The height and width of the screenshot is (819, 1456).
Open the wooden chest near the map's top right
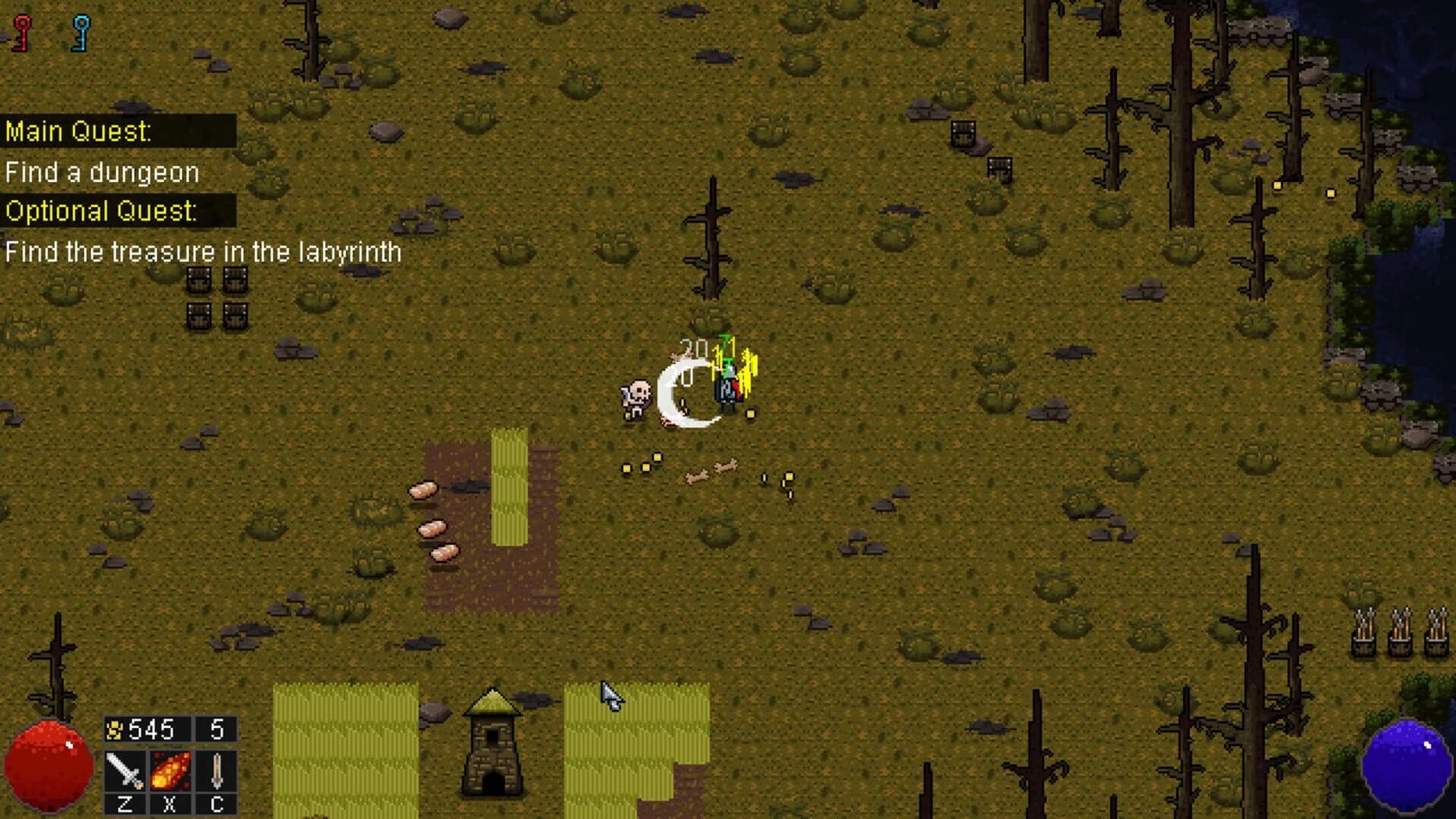pyautogui.click(x=964, y=135)
